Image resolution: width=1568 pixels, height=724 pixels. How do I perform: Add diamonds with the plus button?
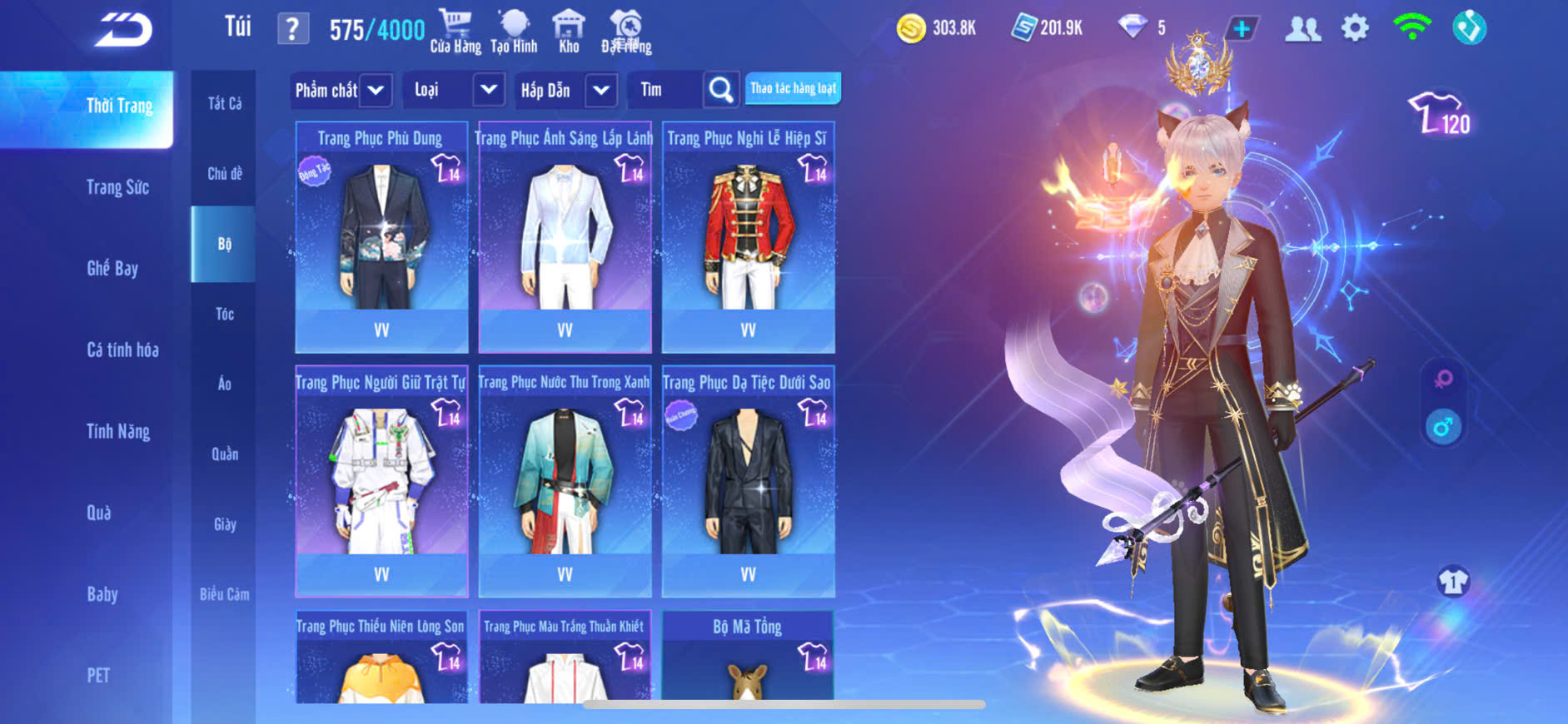(1242, 29)
